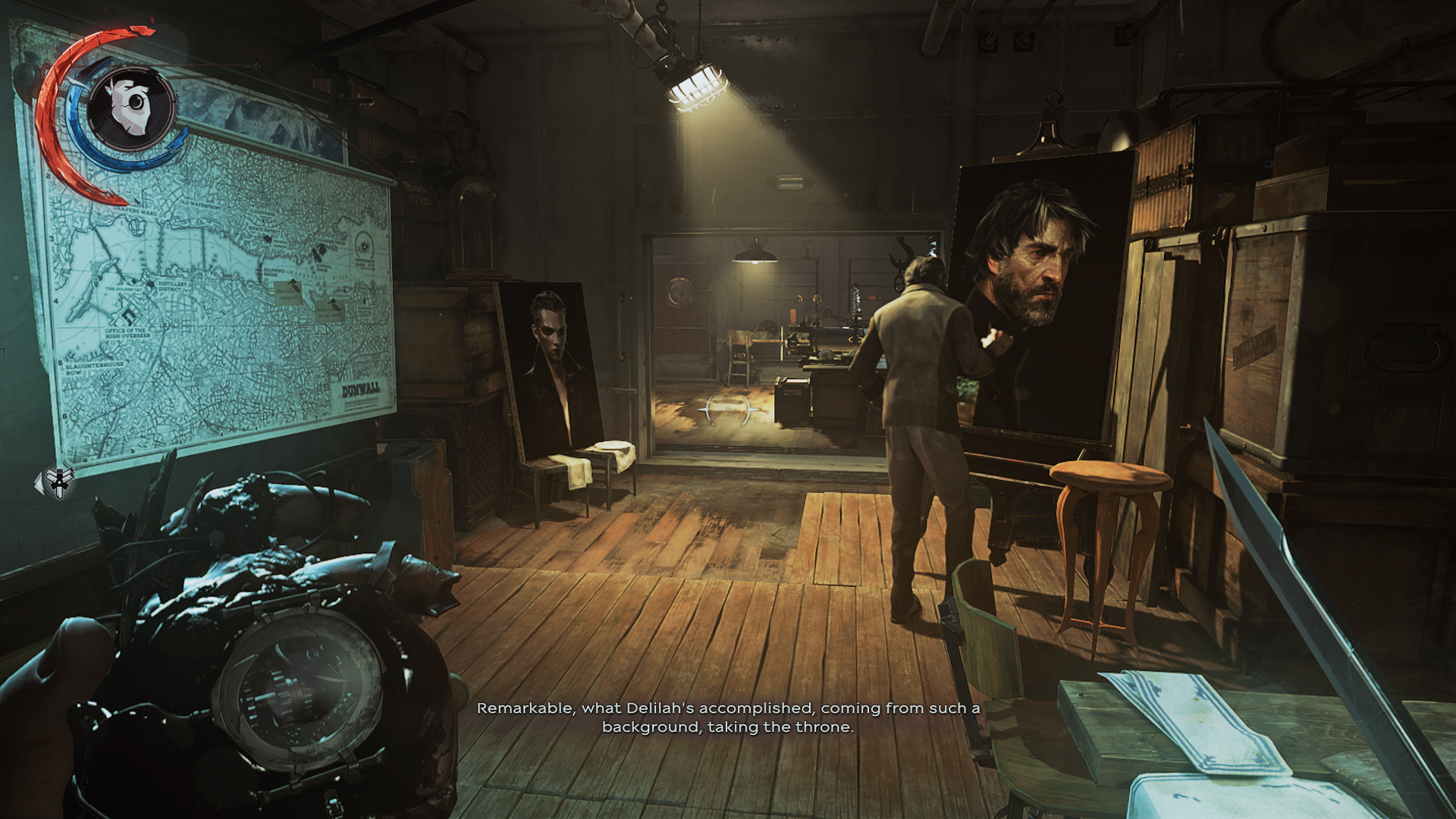Click the masked character portrait icon
Screen dimensions: 1456x819
tap(132, 107)
